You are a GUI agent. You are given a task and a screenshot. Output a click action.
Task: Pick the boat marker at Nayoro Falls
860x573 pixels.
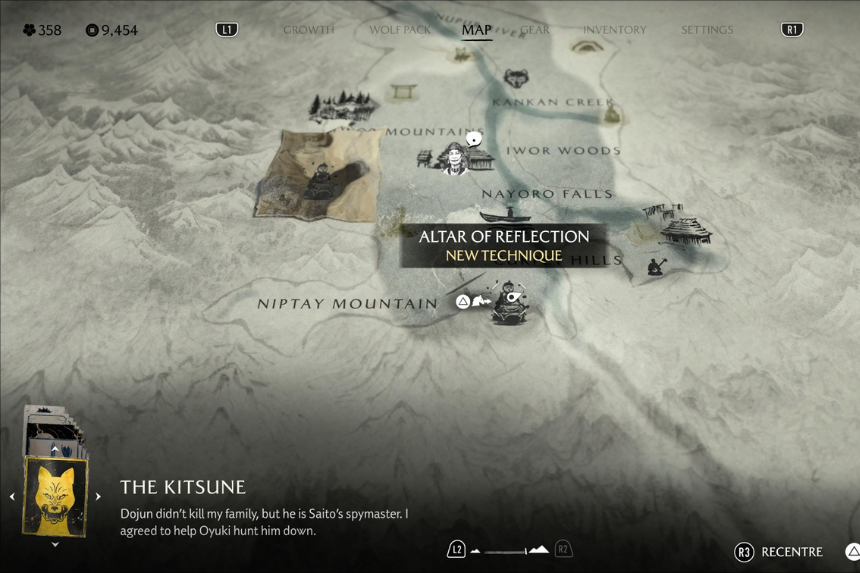point(505,214)
